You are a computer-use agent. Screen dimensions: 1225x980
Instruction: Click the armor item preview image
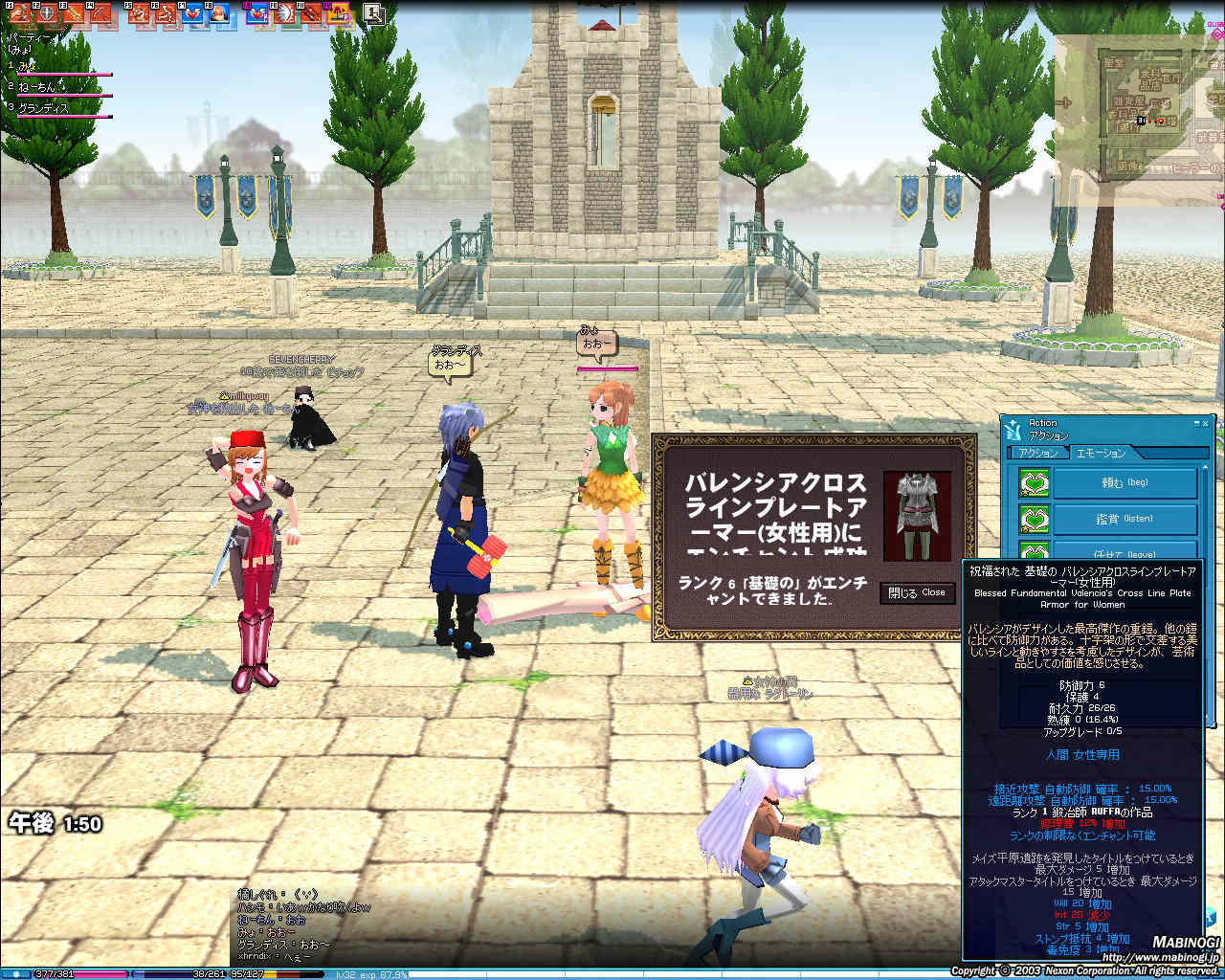click(x=917, y=515)
